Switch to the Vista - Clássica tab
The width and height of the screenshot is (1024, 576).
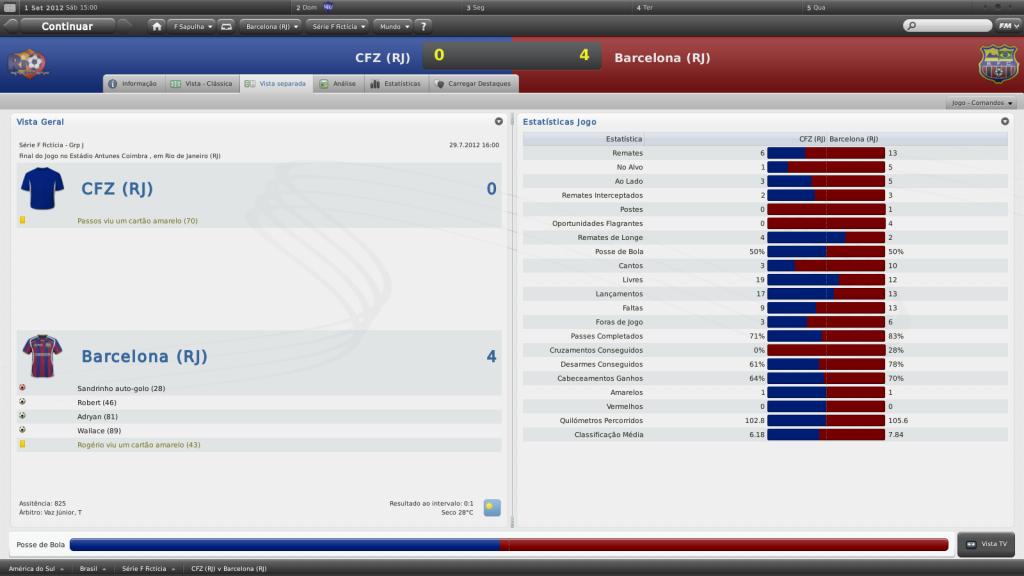pos(201,84)
